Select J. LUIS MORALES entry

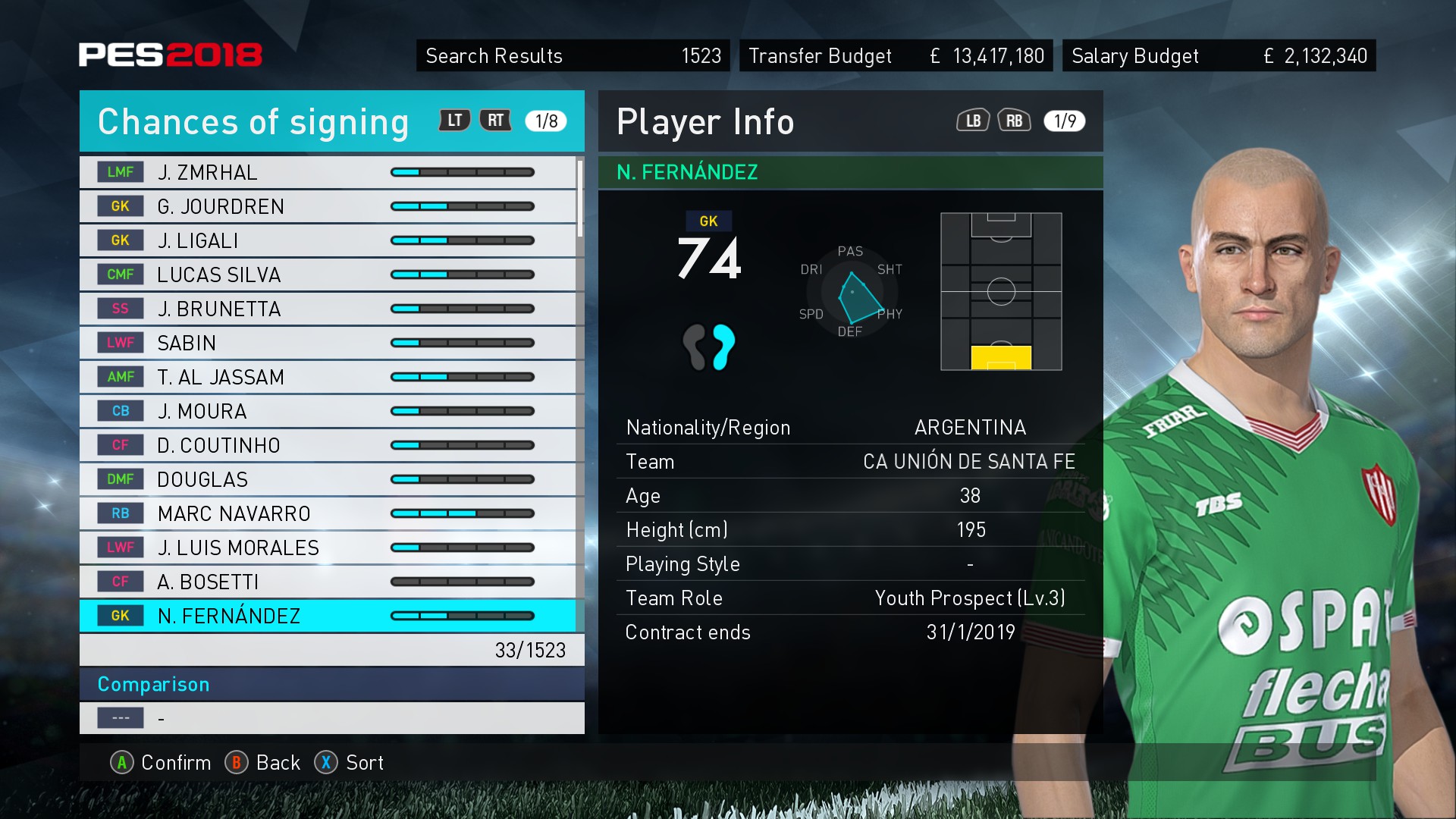[328, 548]
